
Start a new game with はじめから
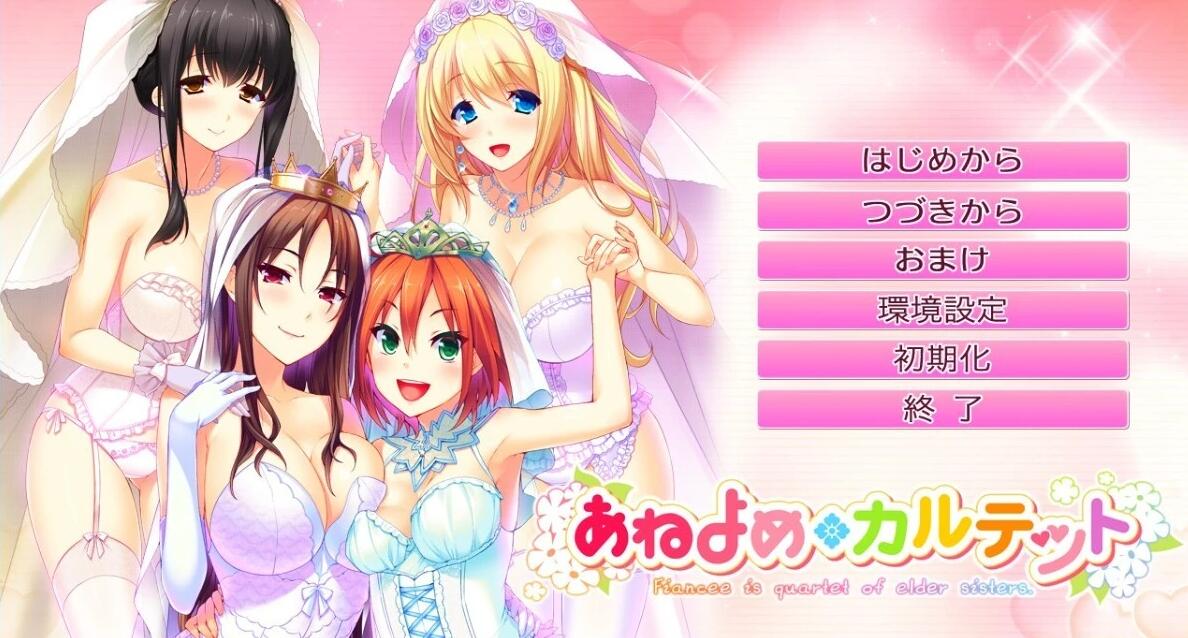click(942, 161)
